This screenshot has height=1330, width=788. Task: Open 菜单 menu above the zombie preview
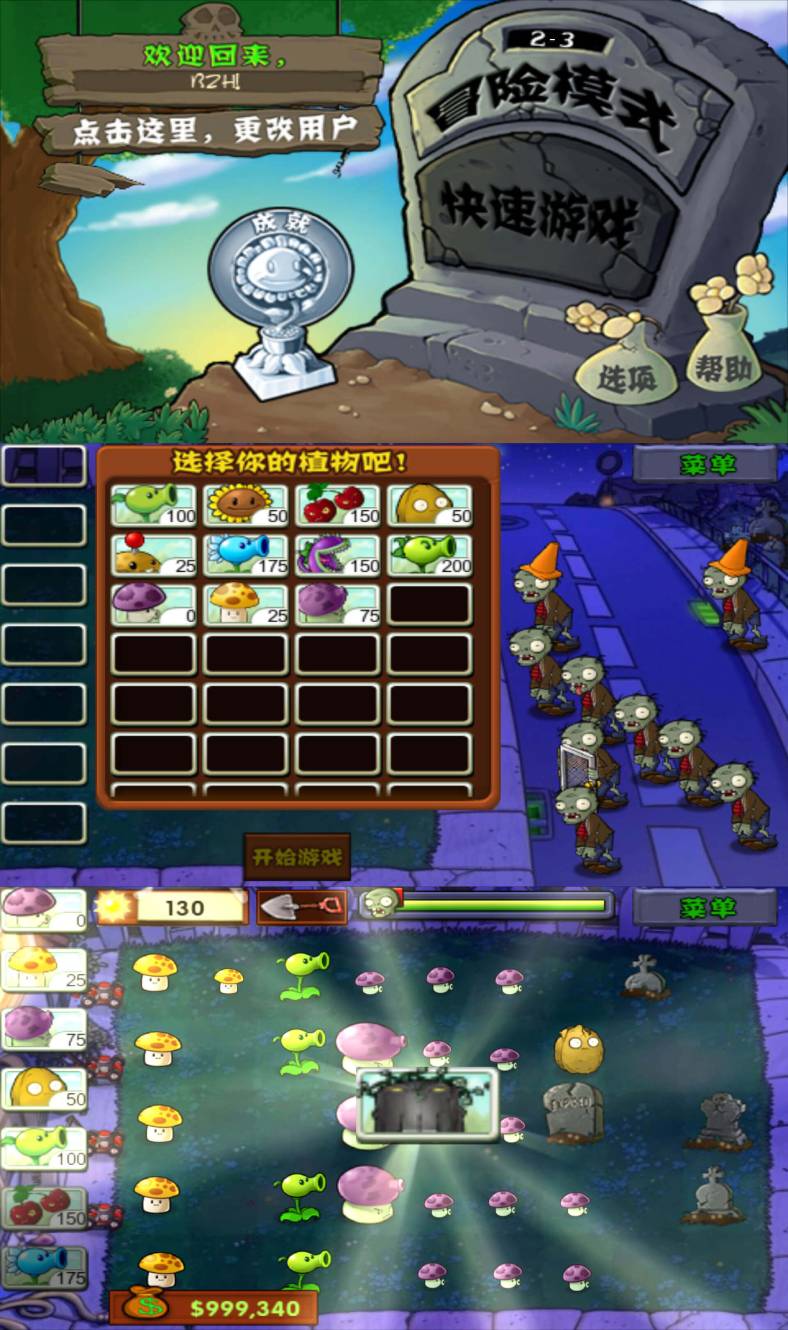(x=706, y=465)
